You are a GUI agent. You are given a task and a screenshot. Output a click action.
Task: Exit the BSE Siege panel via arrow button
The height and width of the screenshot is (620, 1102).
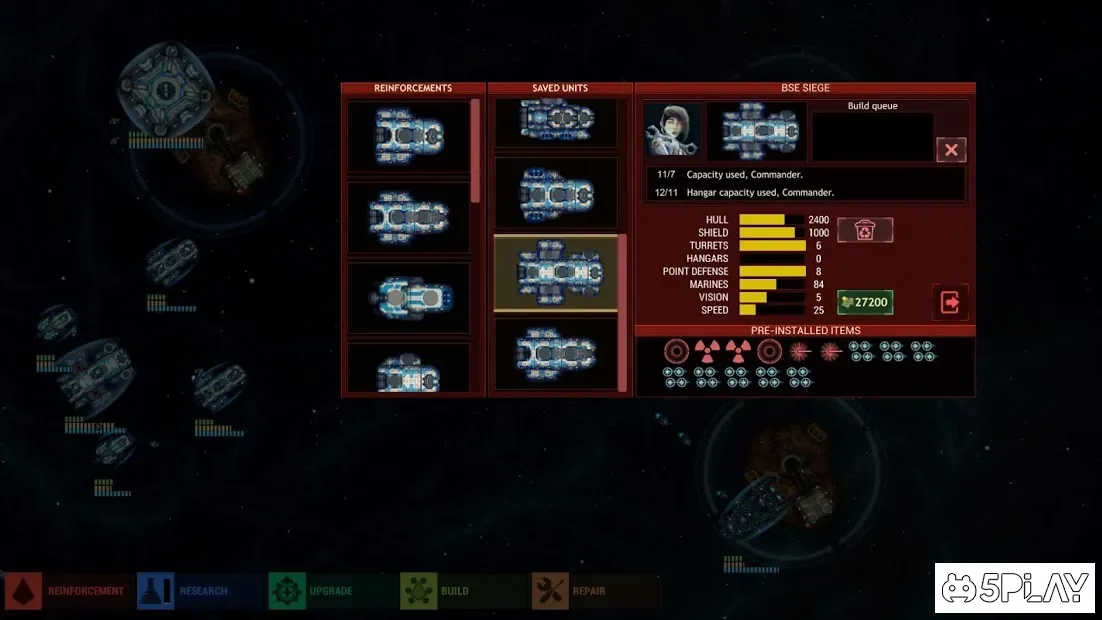tap(949, 302)
